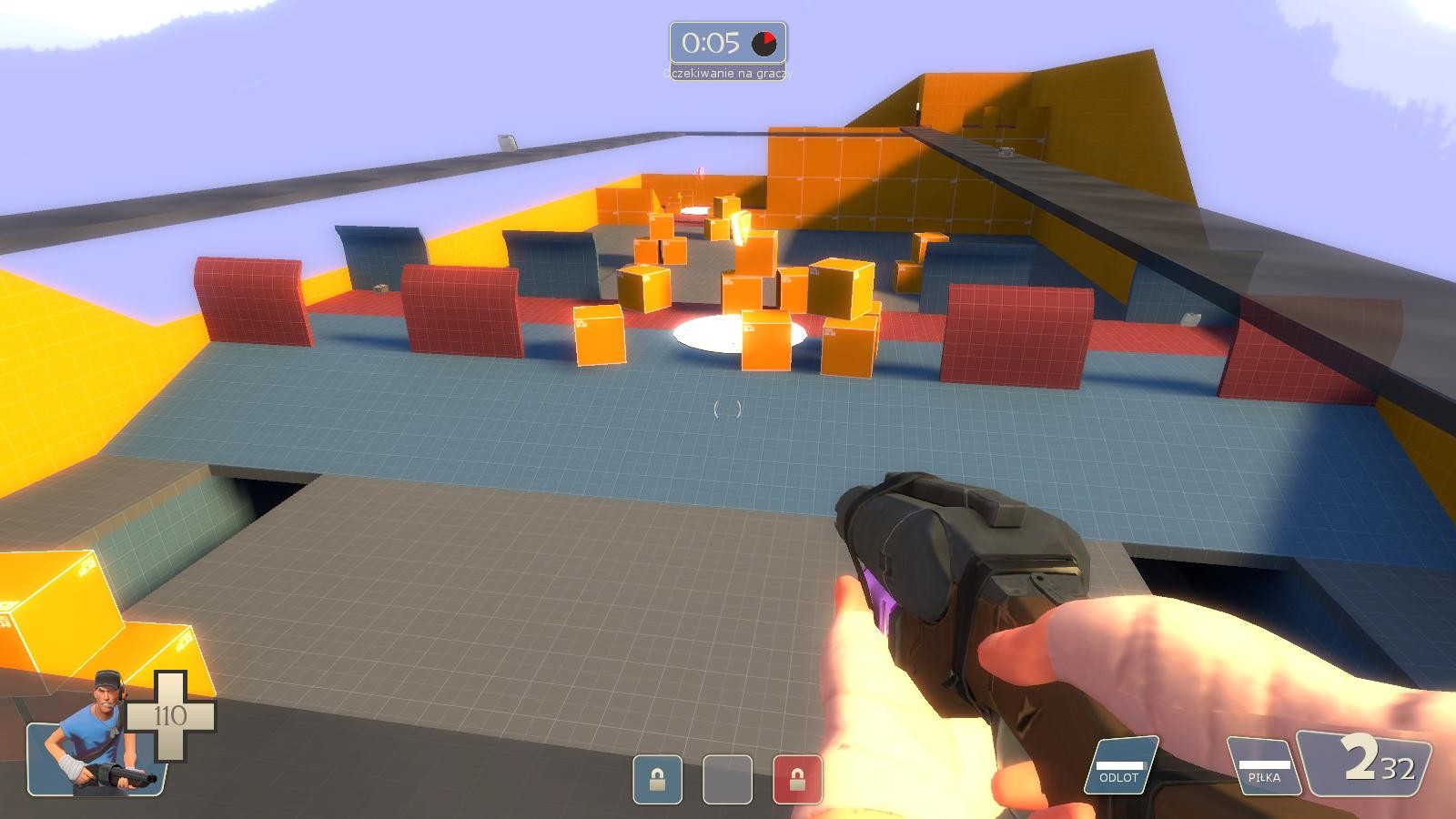Click the PIŁKA recharge meter panel
This screenshot has width=1456, height=819.
pos(1263,766)
